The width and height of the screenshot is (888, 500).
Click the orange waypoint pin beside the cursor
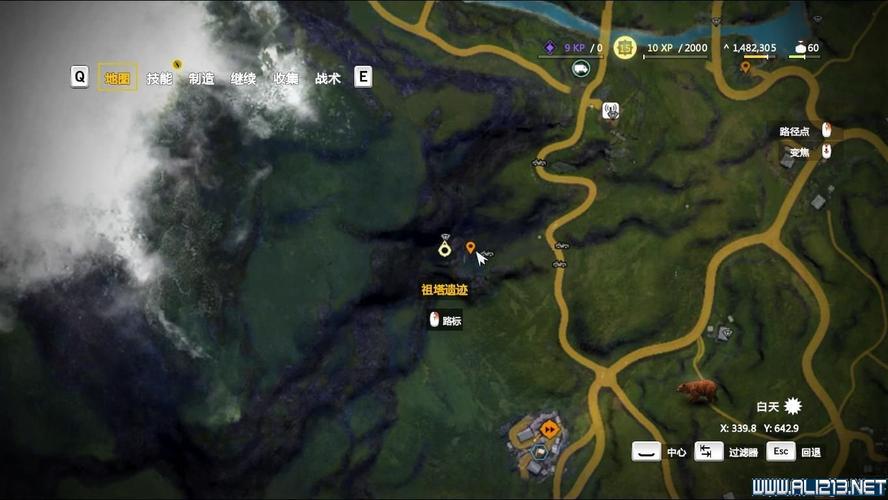tap(470, 247)
